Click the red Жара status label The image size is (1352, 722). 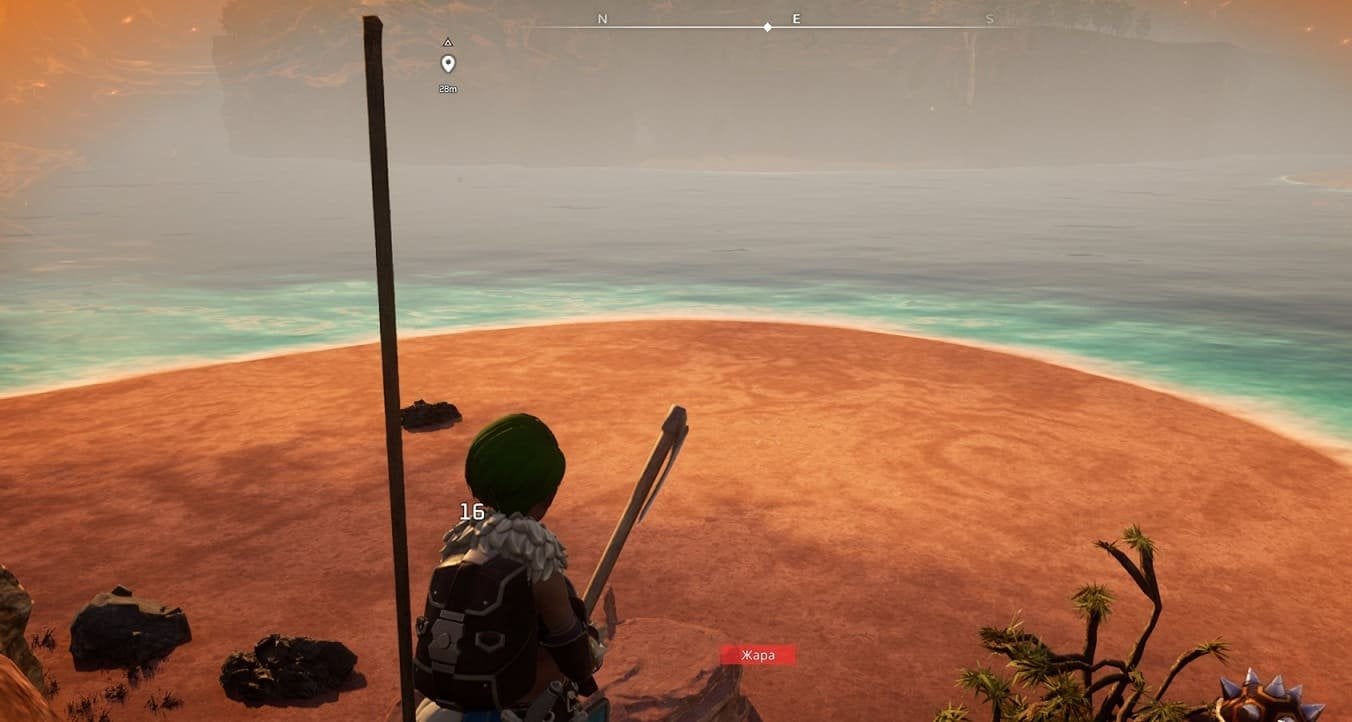coord(758,655)
